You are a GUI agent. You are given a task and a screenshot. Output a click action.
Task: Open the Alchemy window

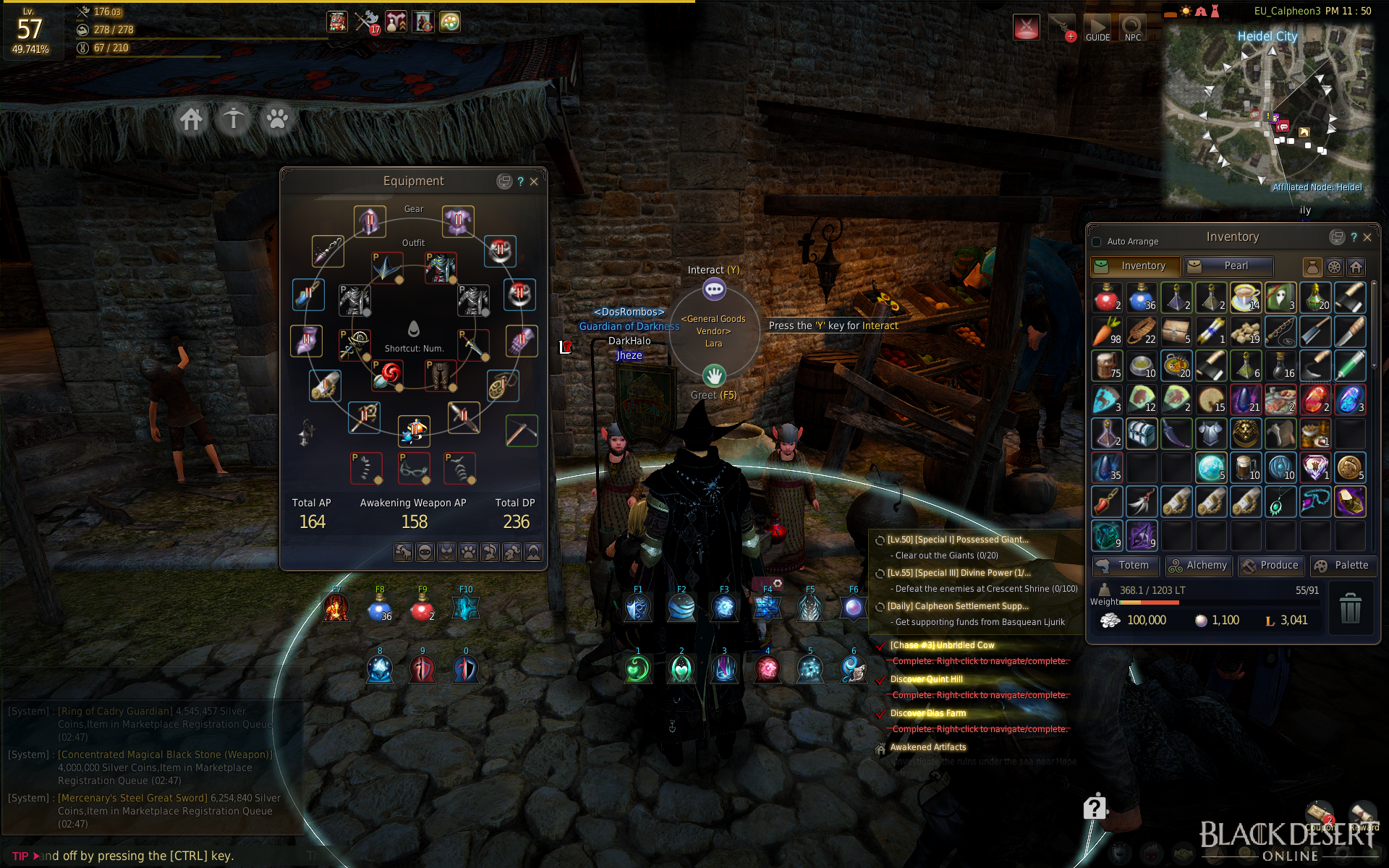pos(1197,566)
